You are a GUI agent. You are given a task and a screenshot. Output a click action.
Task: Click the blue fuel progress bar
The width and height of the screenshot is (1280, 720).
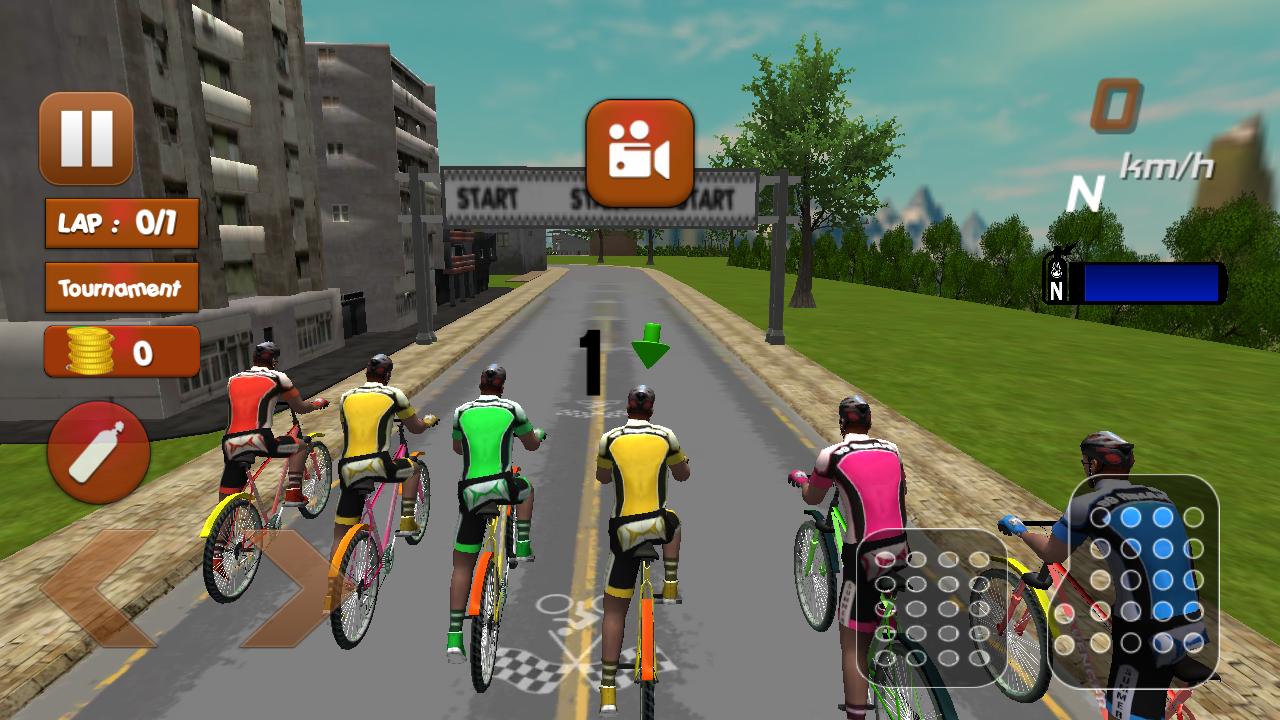click(x=1150, y=284)
